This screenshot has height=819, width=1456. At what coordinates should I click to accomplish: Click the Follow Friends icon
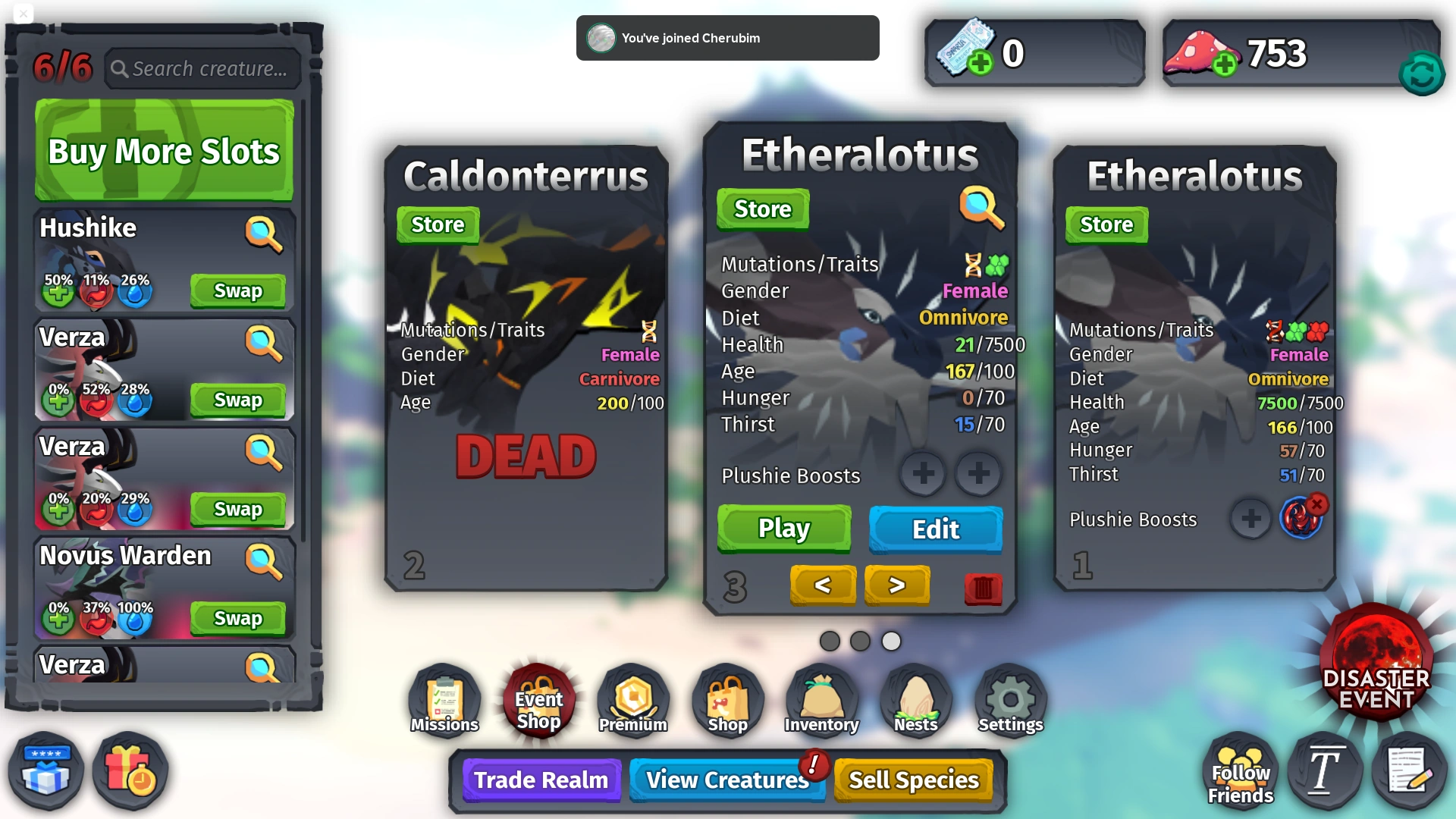tap(1239, 771)
